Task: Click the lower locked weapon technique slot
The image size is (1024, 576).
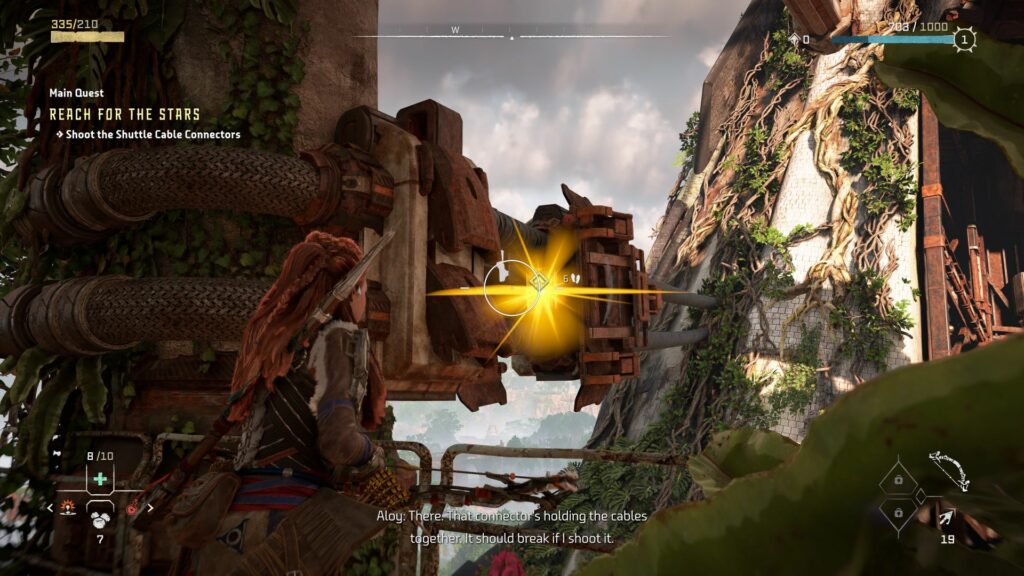Action: (897, 513)
